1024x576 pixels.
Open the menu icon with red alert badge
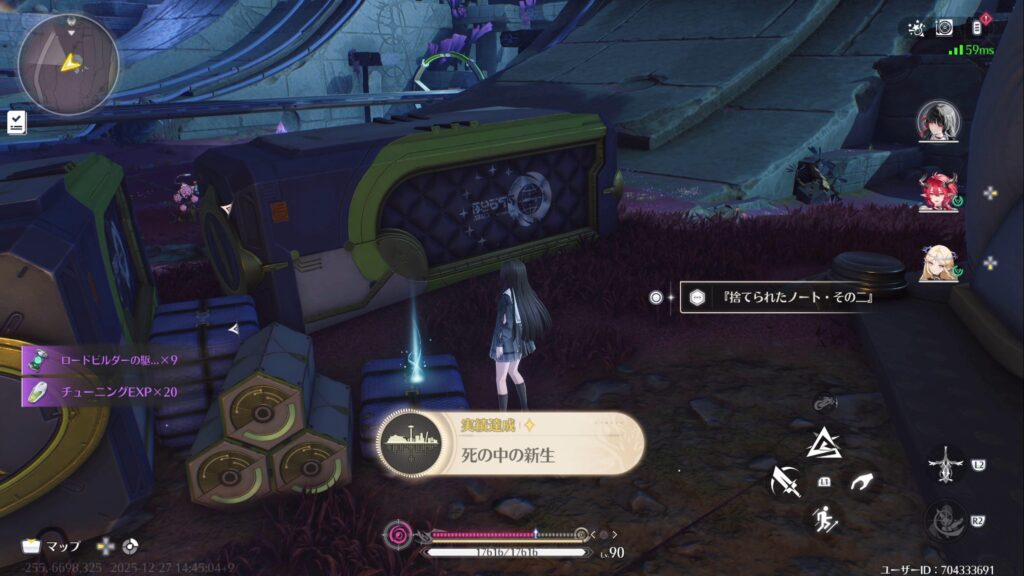click(x=979, y=27)
